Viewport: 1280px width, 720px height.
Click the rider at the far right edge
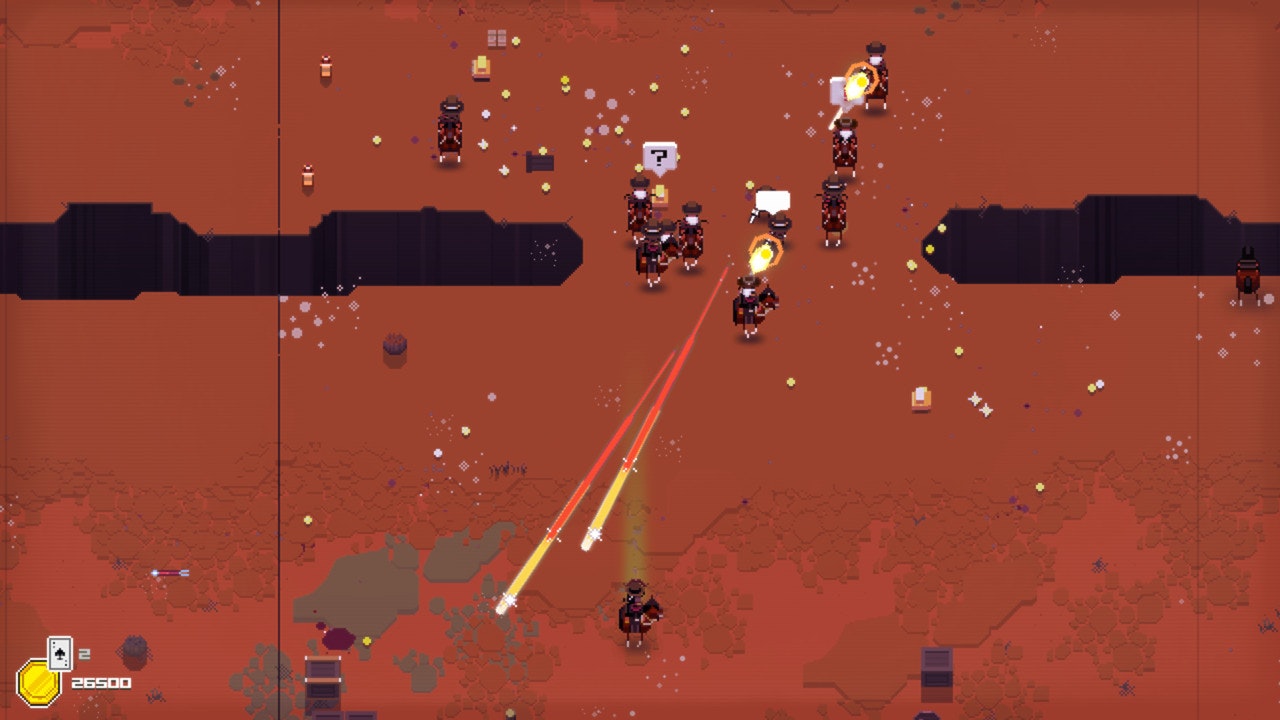[x=1248, y=270]
